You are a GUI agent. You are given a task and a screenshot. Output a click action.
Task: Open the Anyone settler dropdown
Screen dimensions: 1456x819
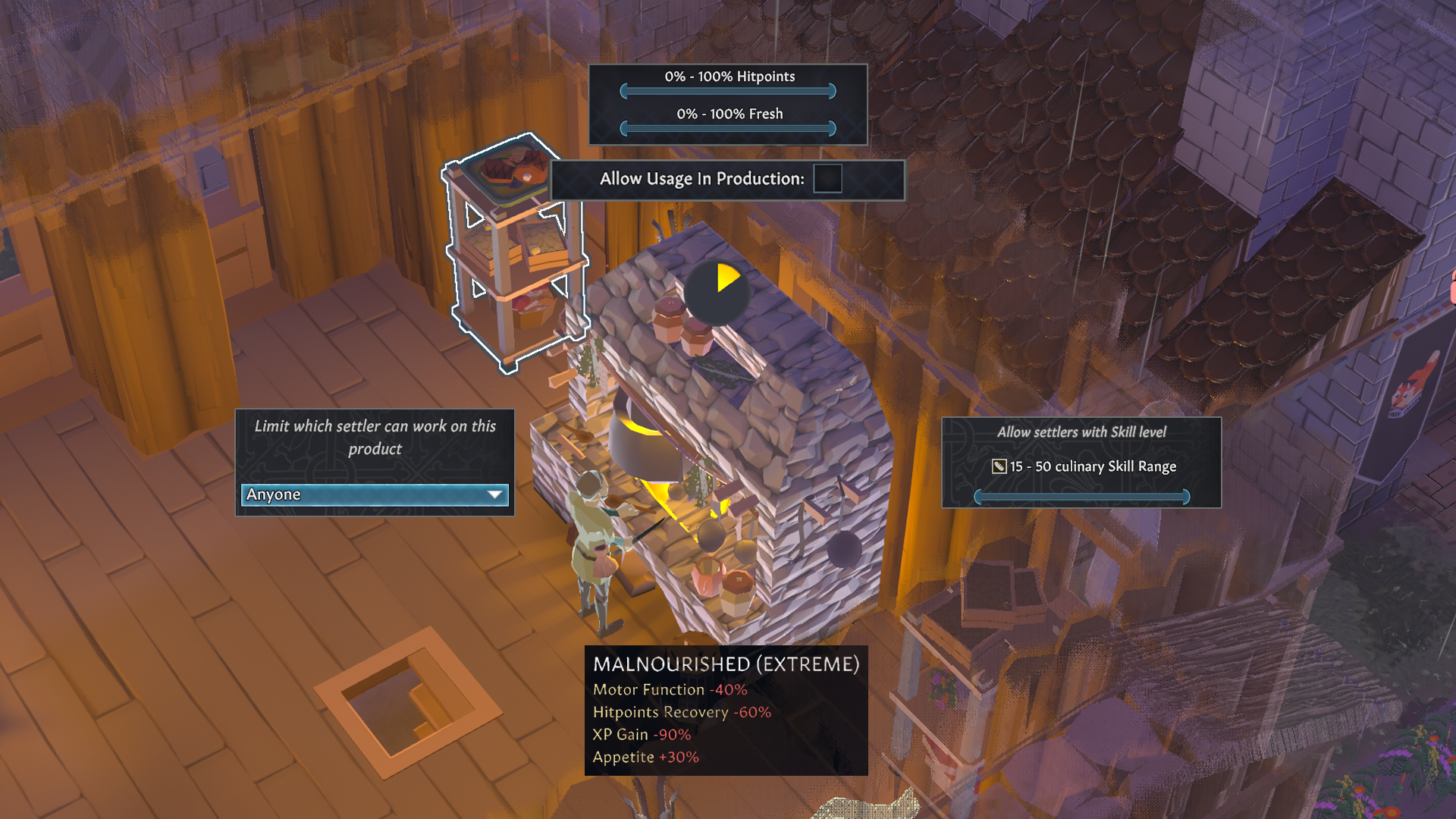tap(375, 494)
